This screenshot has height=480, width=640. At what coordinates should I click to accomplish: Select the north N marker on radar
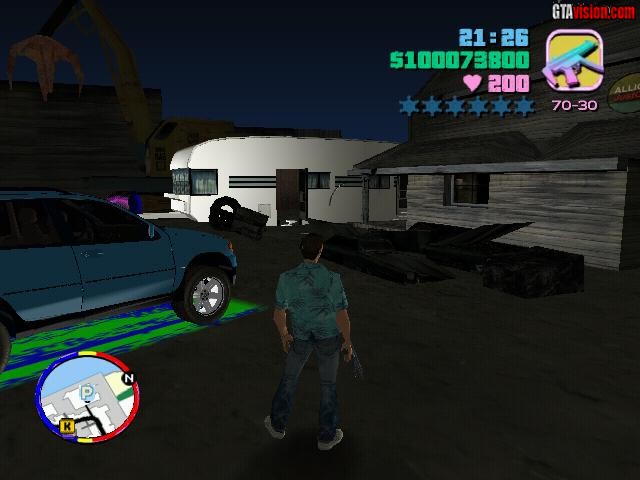pyautogui.click(x=127, y=379)
